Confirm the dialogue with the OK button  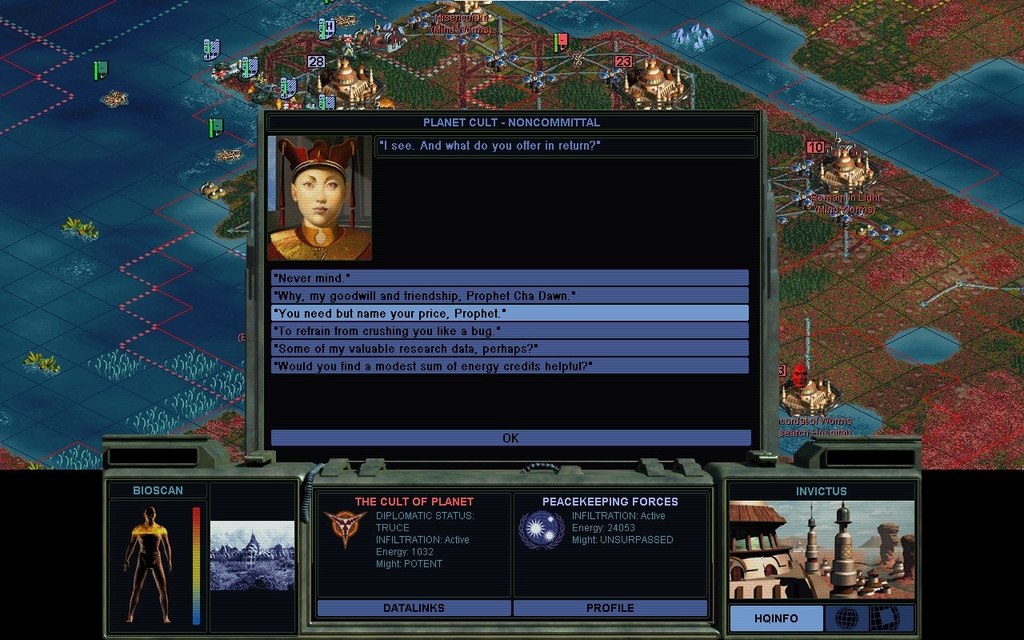(x=510, y=438)
